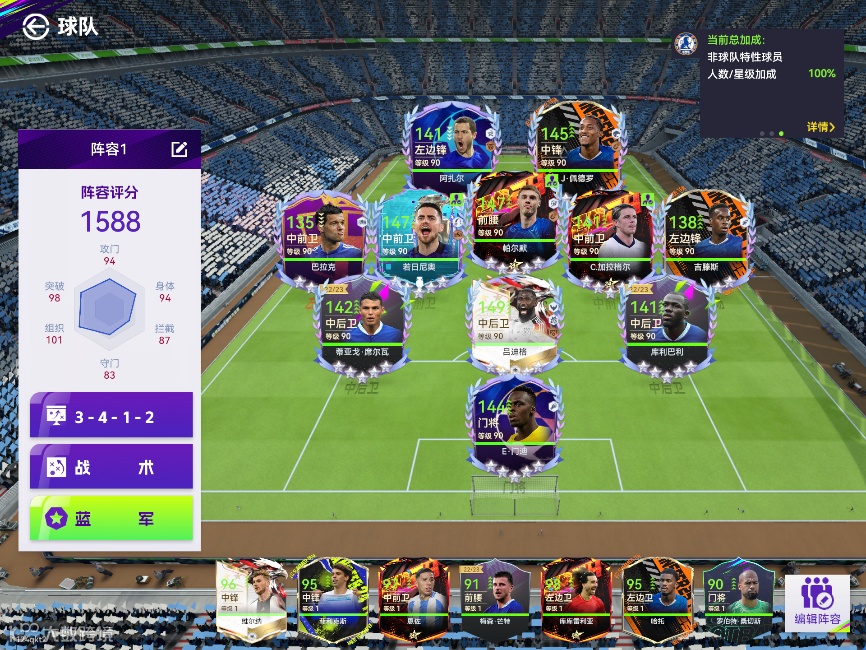This screenshot has height=650, width=866.
Task: Choose midfielder 巴拉克 card
Action: pos(322,237)
